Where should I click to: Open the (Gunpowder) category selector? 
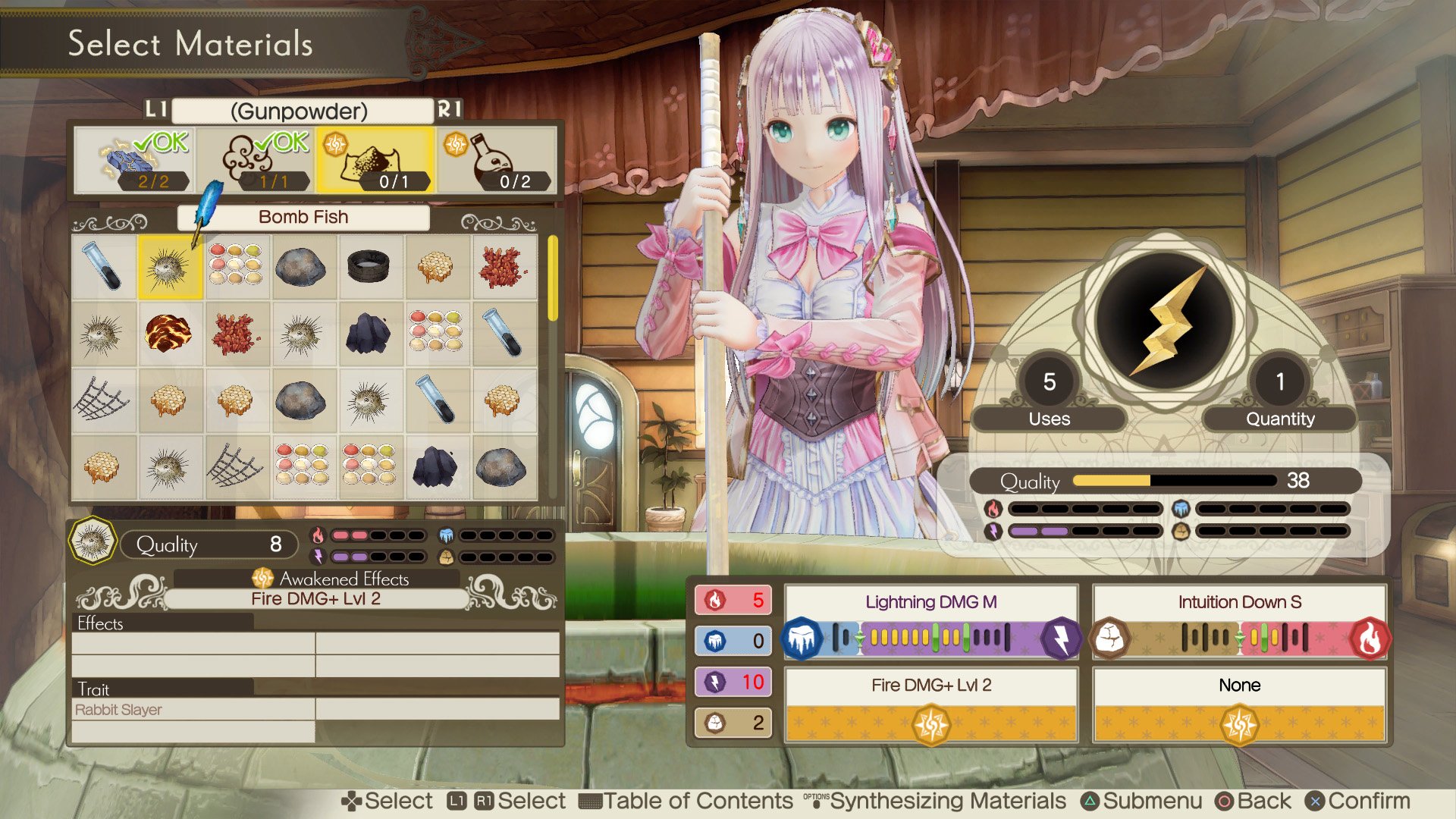[298, 111]
